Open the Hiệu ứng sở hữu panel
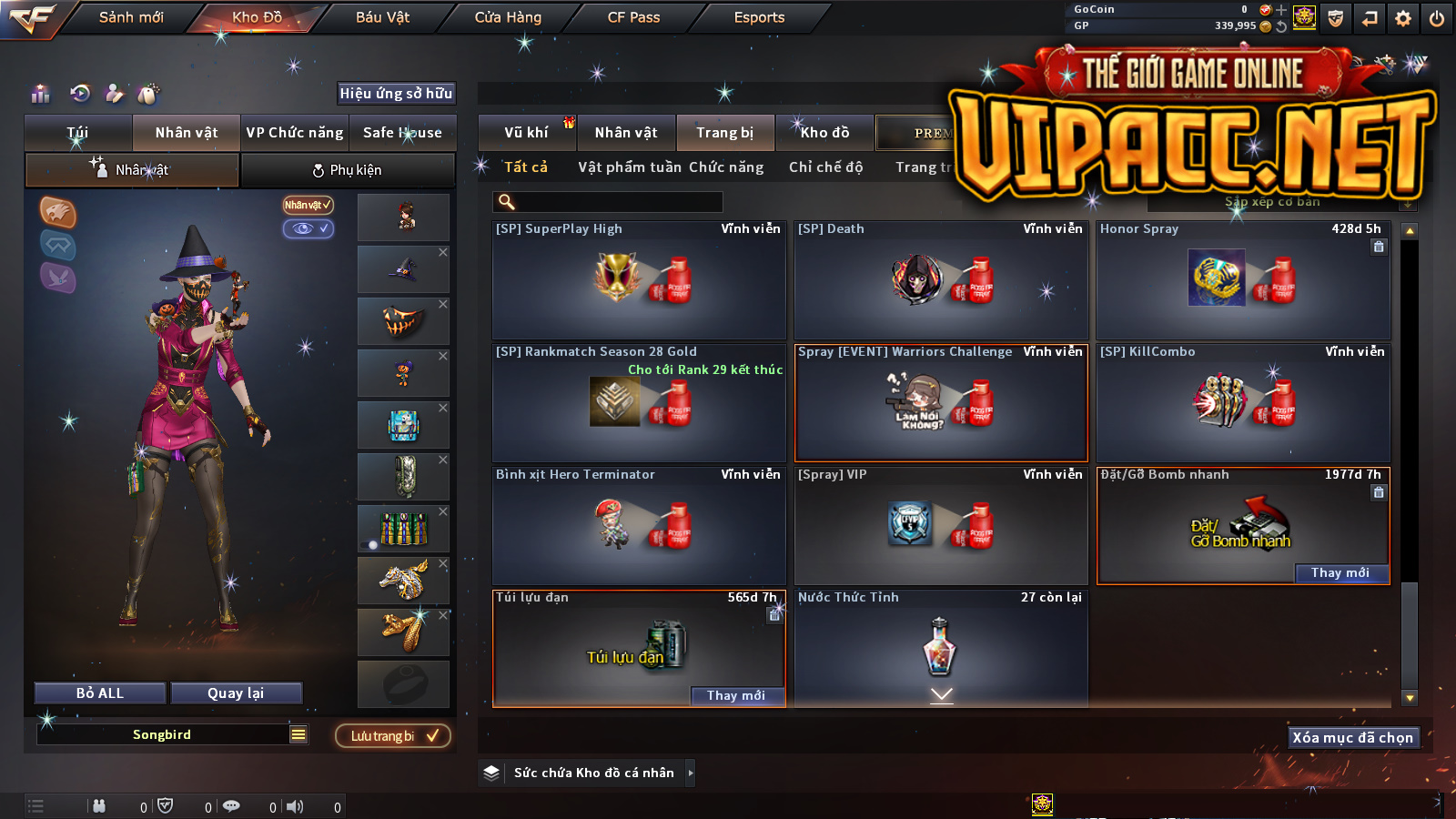 (396, 94)
